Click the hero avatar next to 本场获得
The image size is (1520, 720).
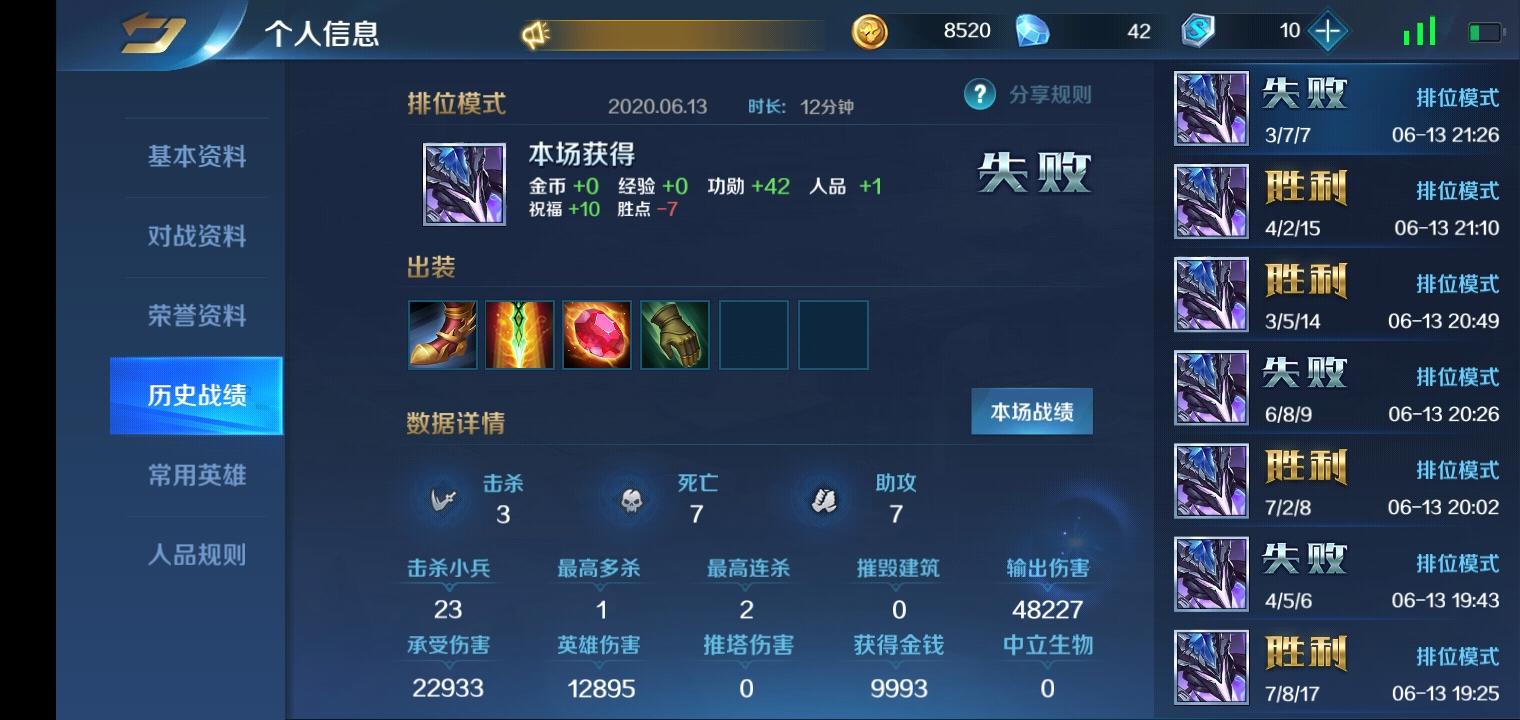click(x=464, y=184)
